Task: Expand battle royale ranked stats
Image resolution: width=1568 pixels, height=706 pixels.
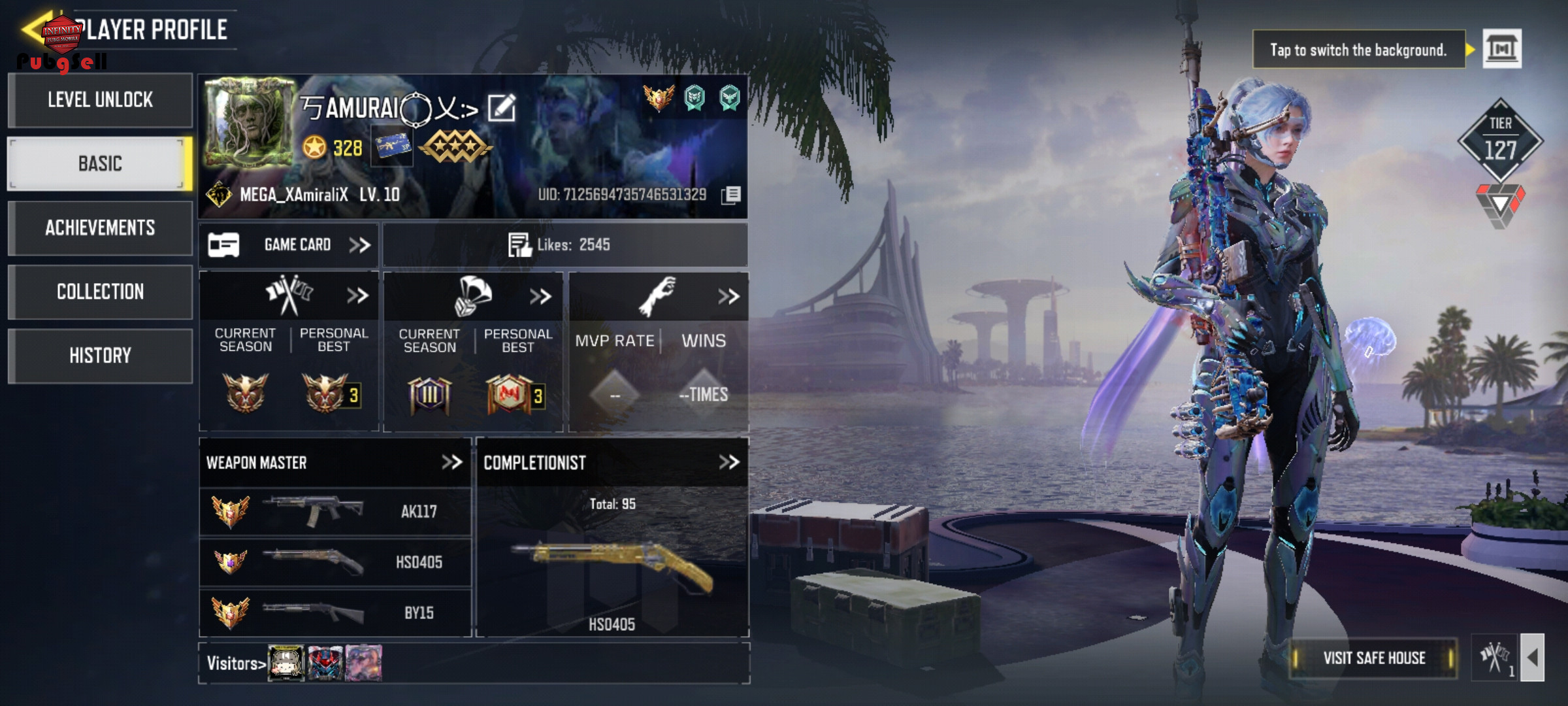Action: (540, 297)
